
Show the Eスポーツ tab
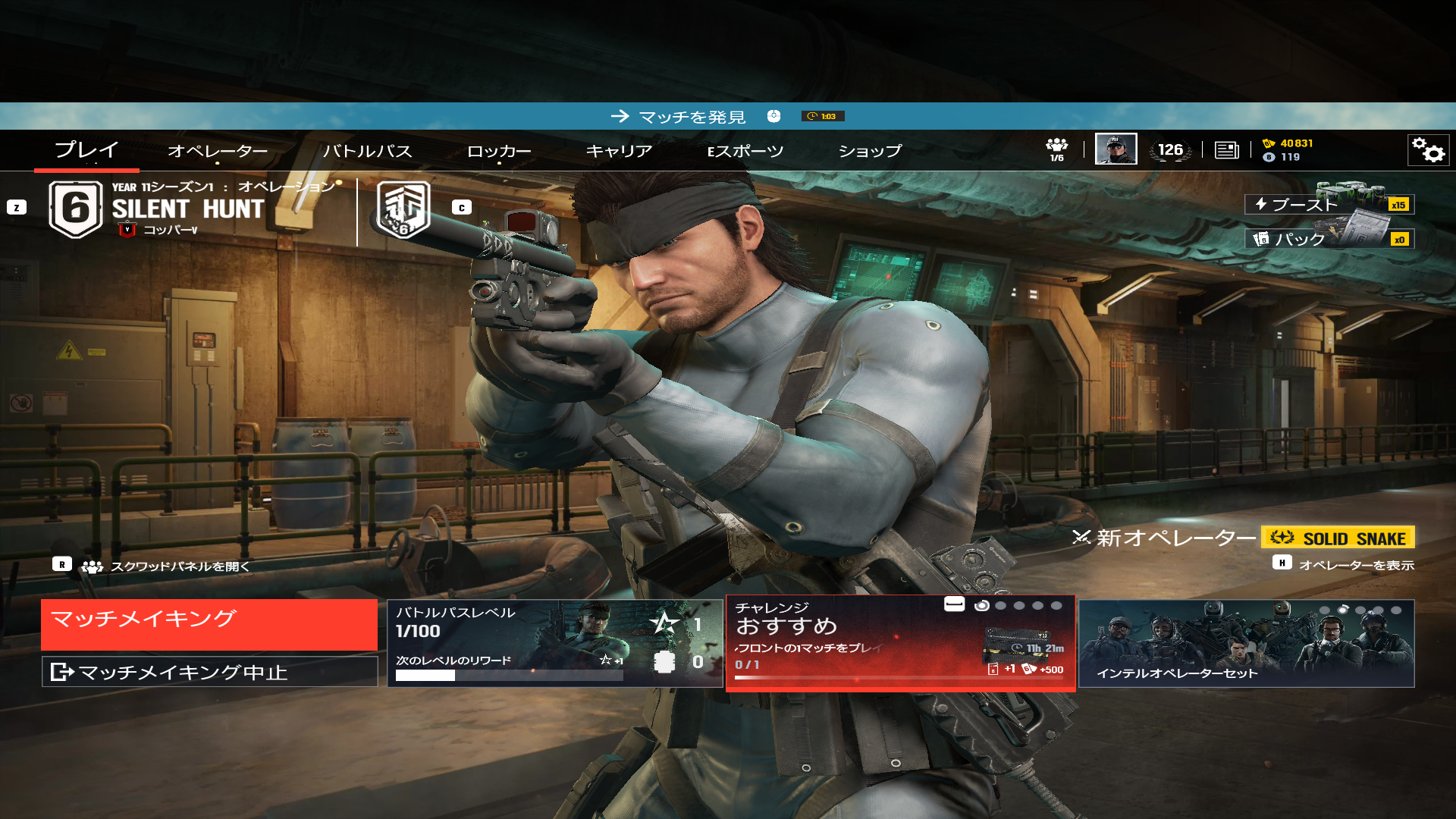point(745,151)
